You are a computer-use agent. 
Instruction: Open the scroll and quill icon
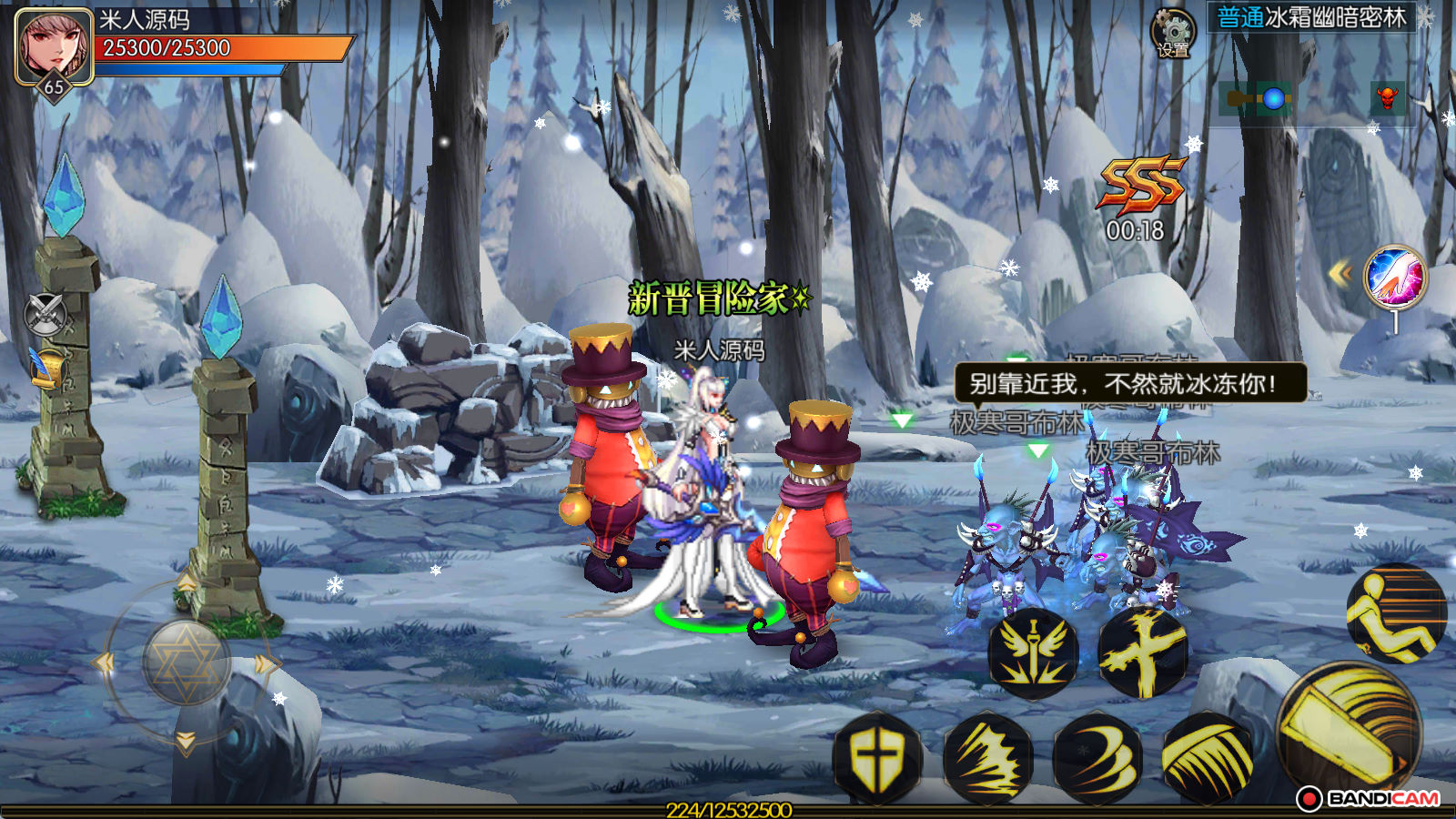[47, 368]
